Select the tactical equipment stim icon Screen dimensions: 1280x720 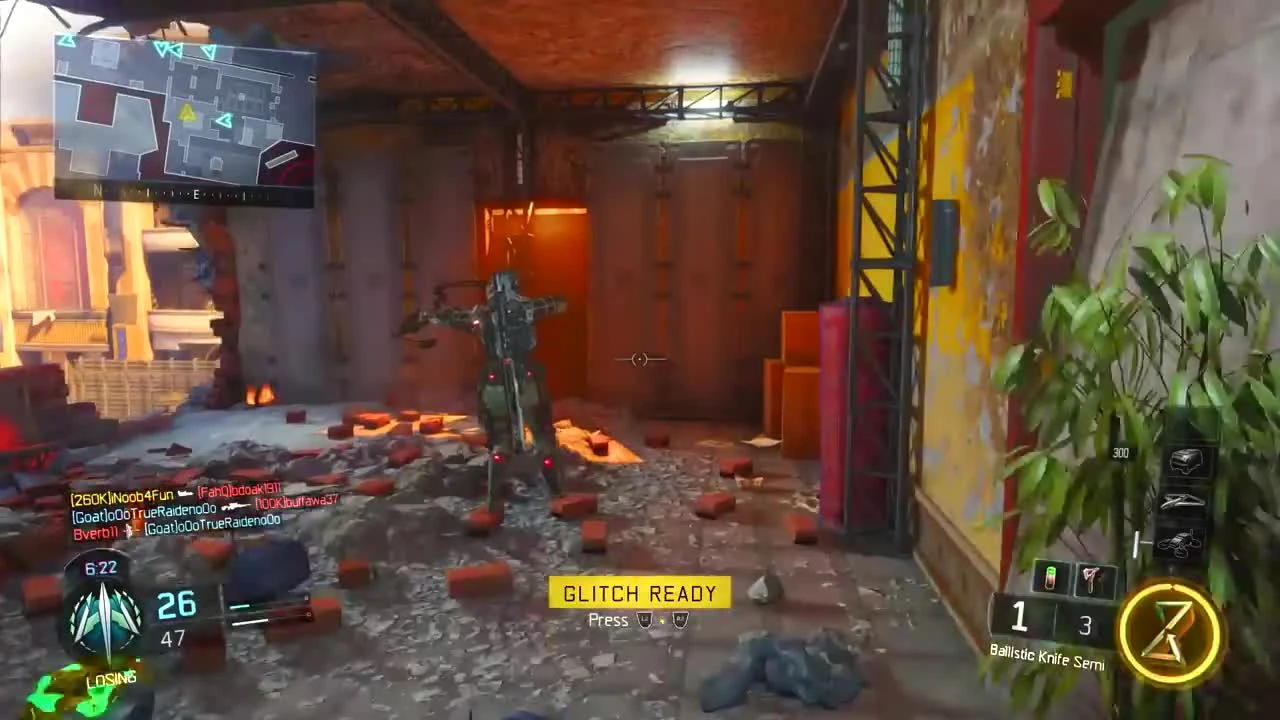point(1049,577)
